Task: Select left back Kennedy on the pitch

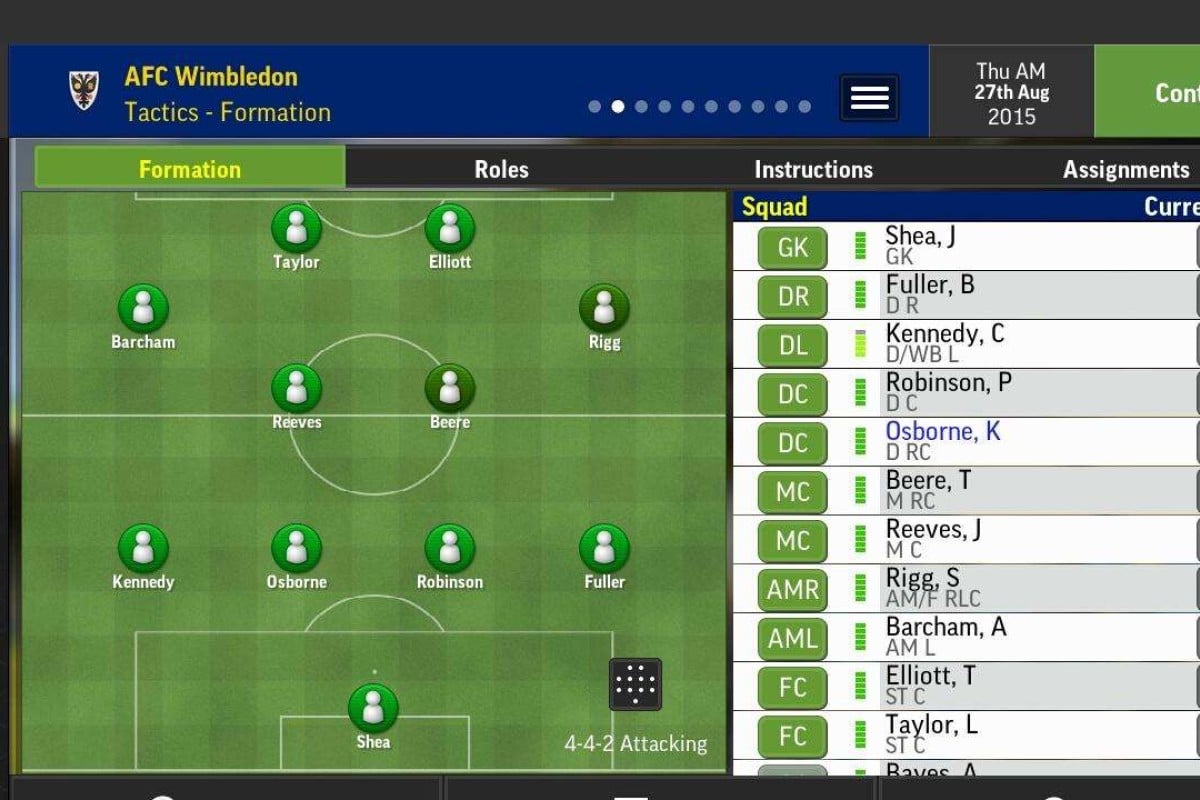Action: (143, 548)
